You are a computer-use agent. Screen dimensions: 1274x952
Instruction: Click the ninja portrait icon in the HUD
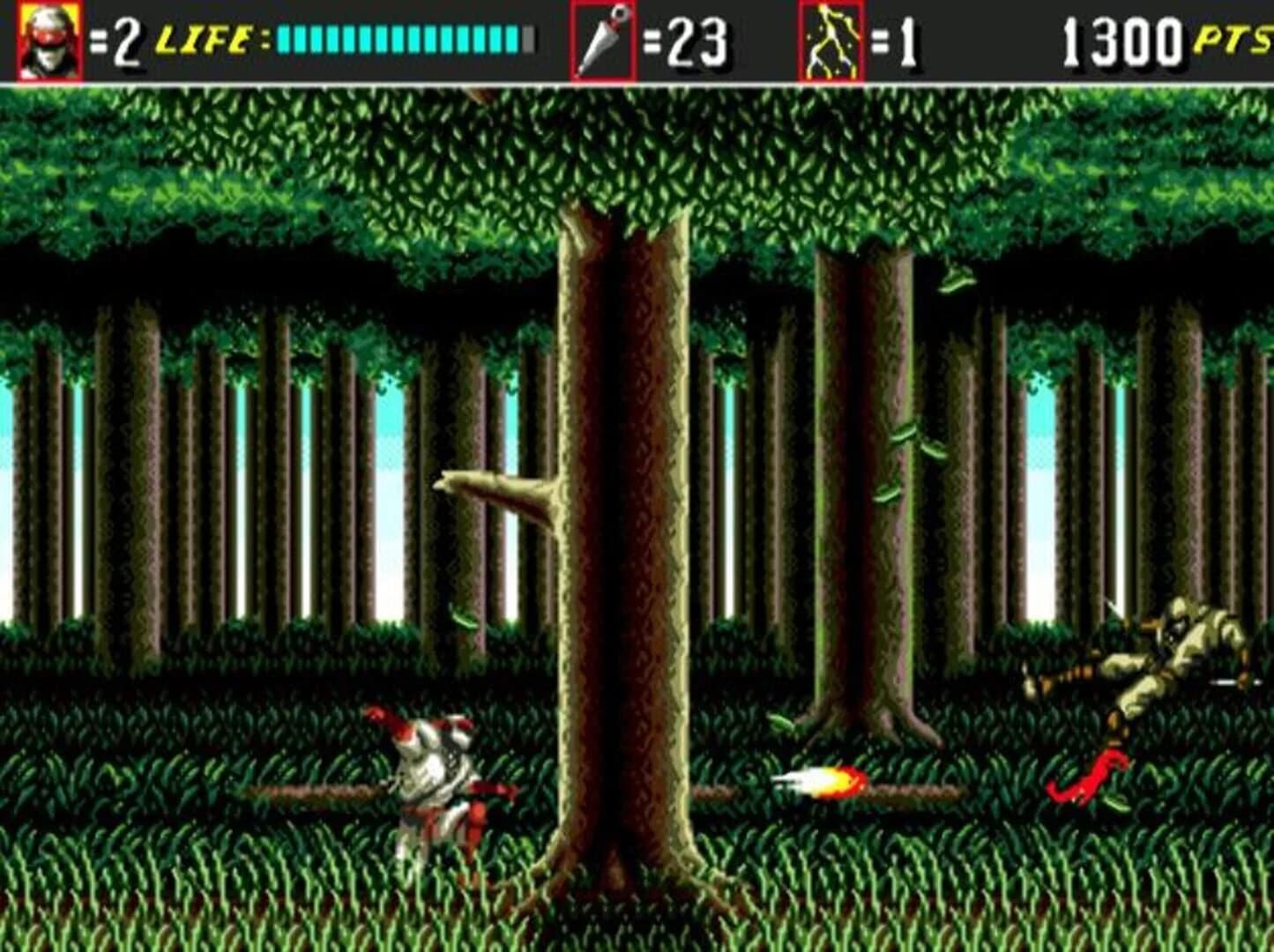click(x=46, y=37)
